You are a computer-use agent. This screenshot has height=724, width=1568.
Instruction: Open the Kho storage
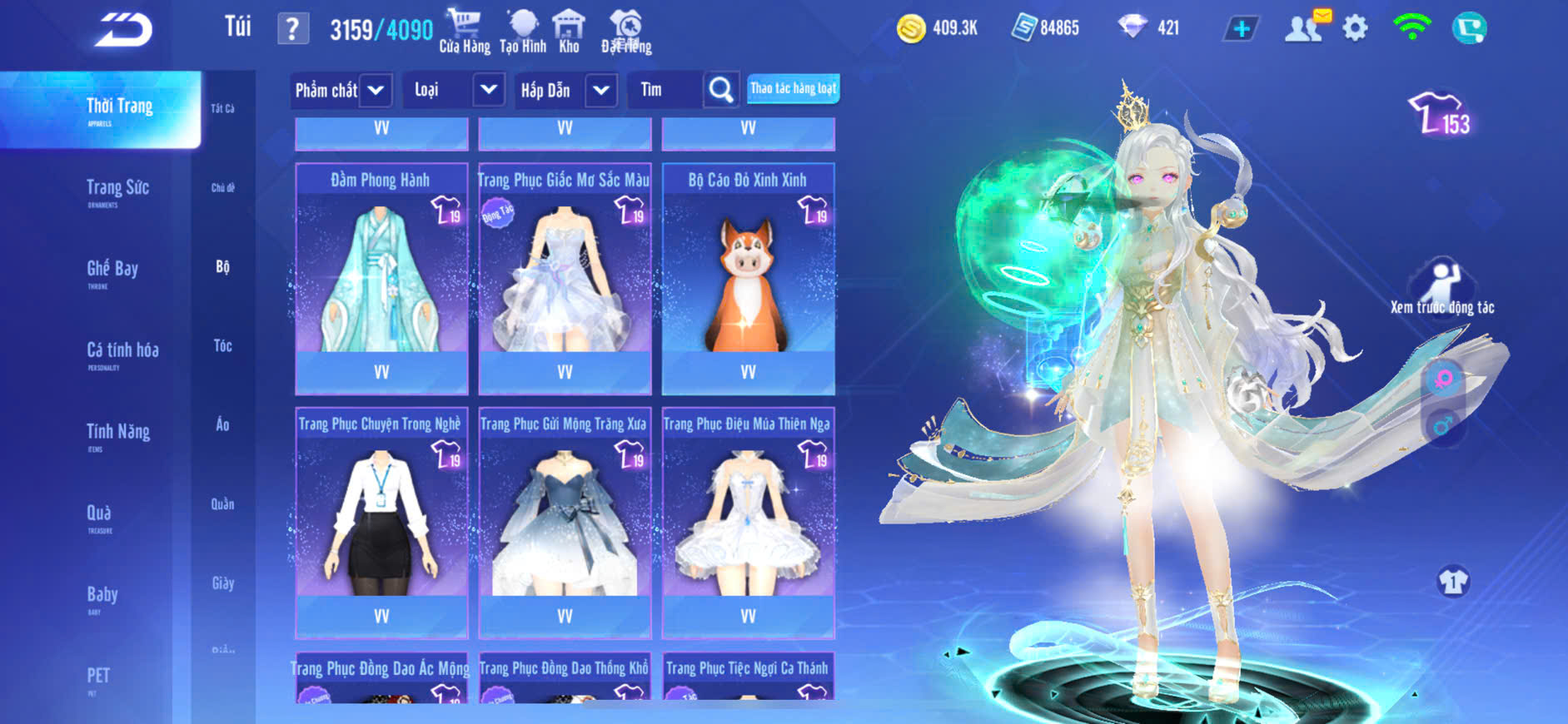(569, 32)
